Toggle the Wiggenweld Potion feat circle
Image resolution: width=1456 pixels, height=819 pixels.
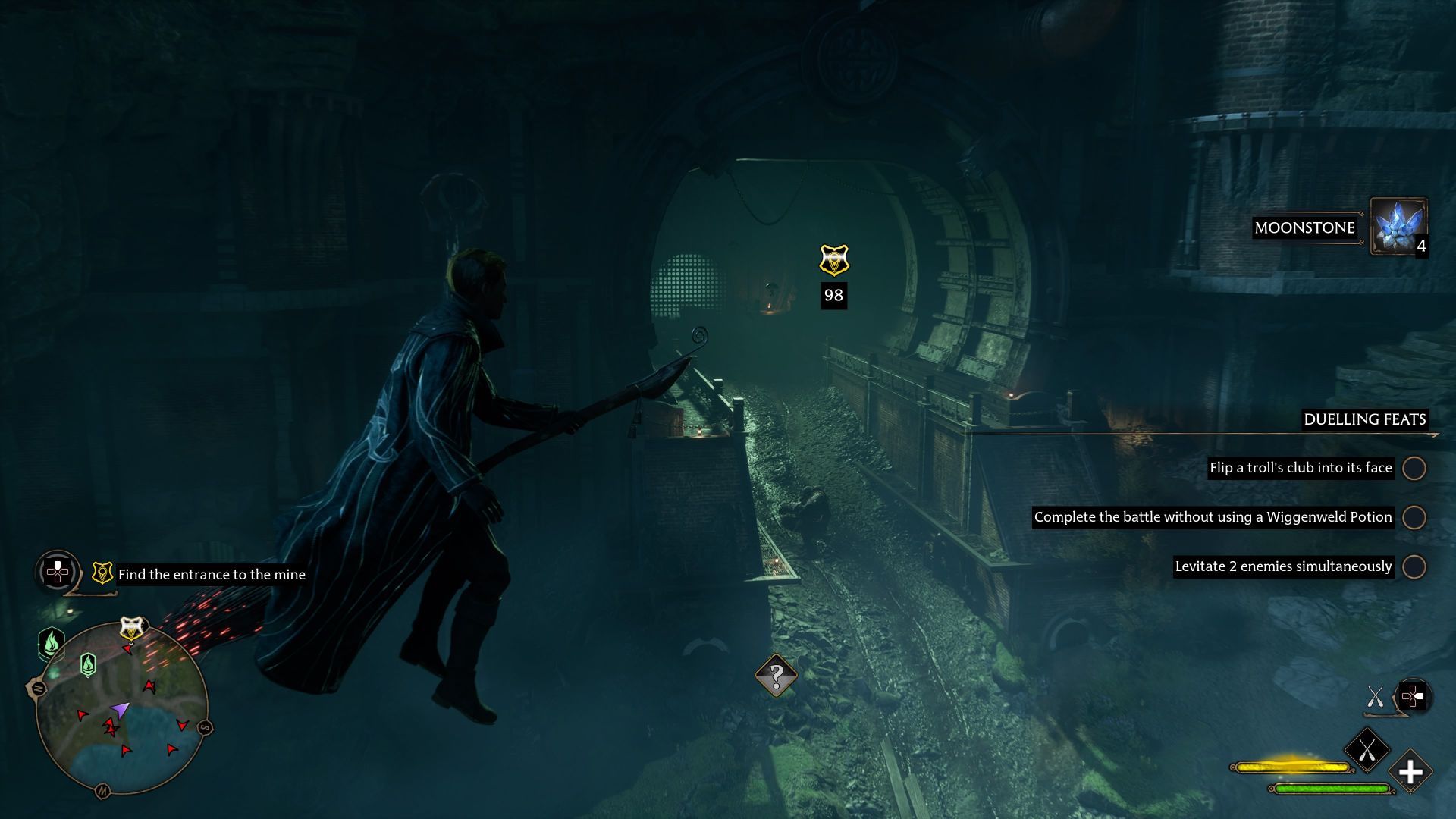tap(1414, 517)
